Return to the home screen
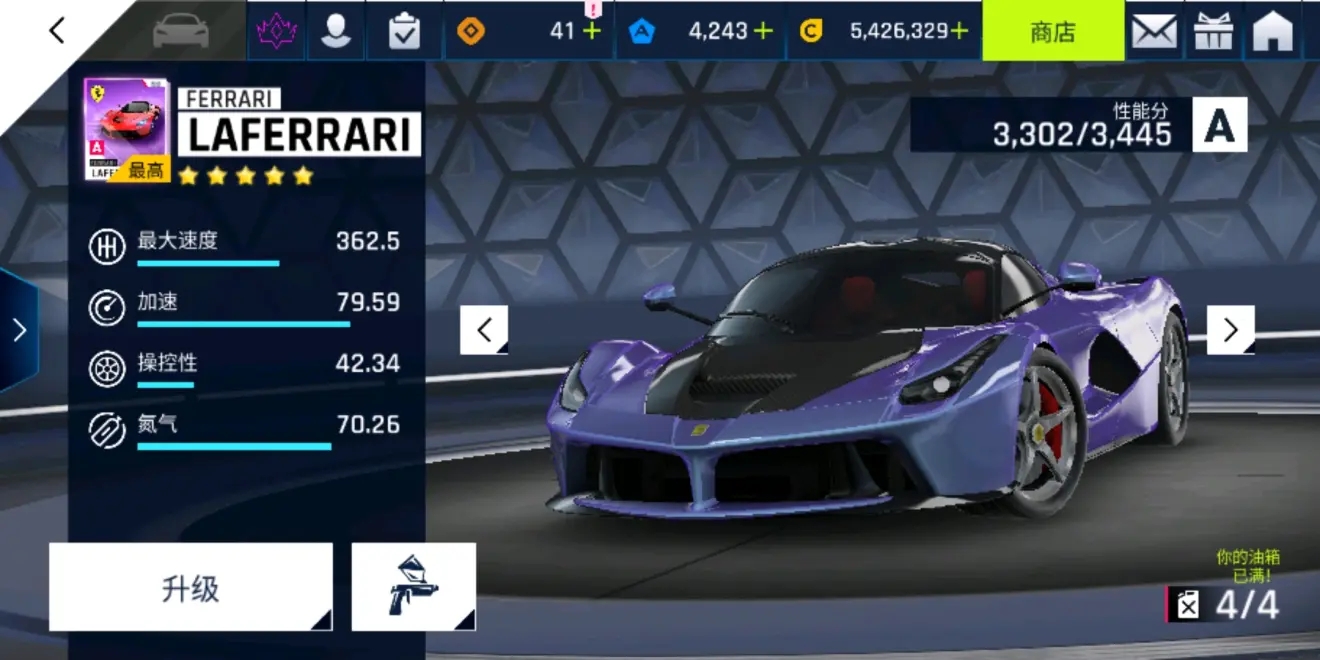This screenshot has width=1320, height=660. tap(1273, 32)
